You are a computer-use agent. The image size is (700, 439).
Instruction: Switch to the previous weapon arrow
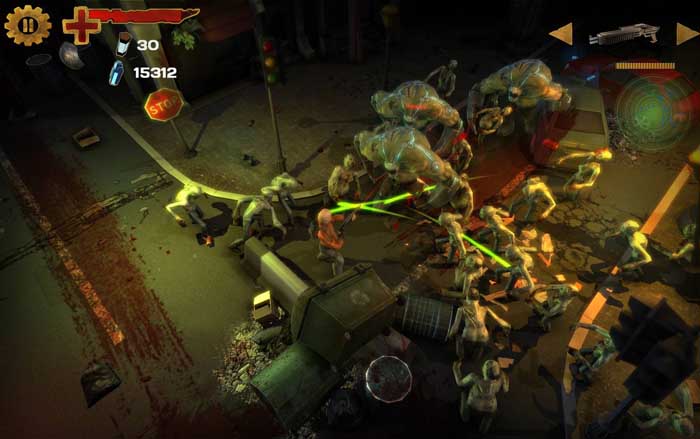tap(561, 34)
